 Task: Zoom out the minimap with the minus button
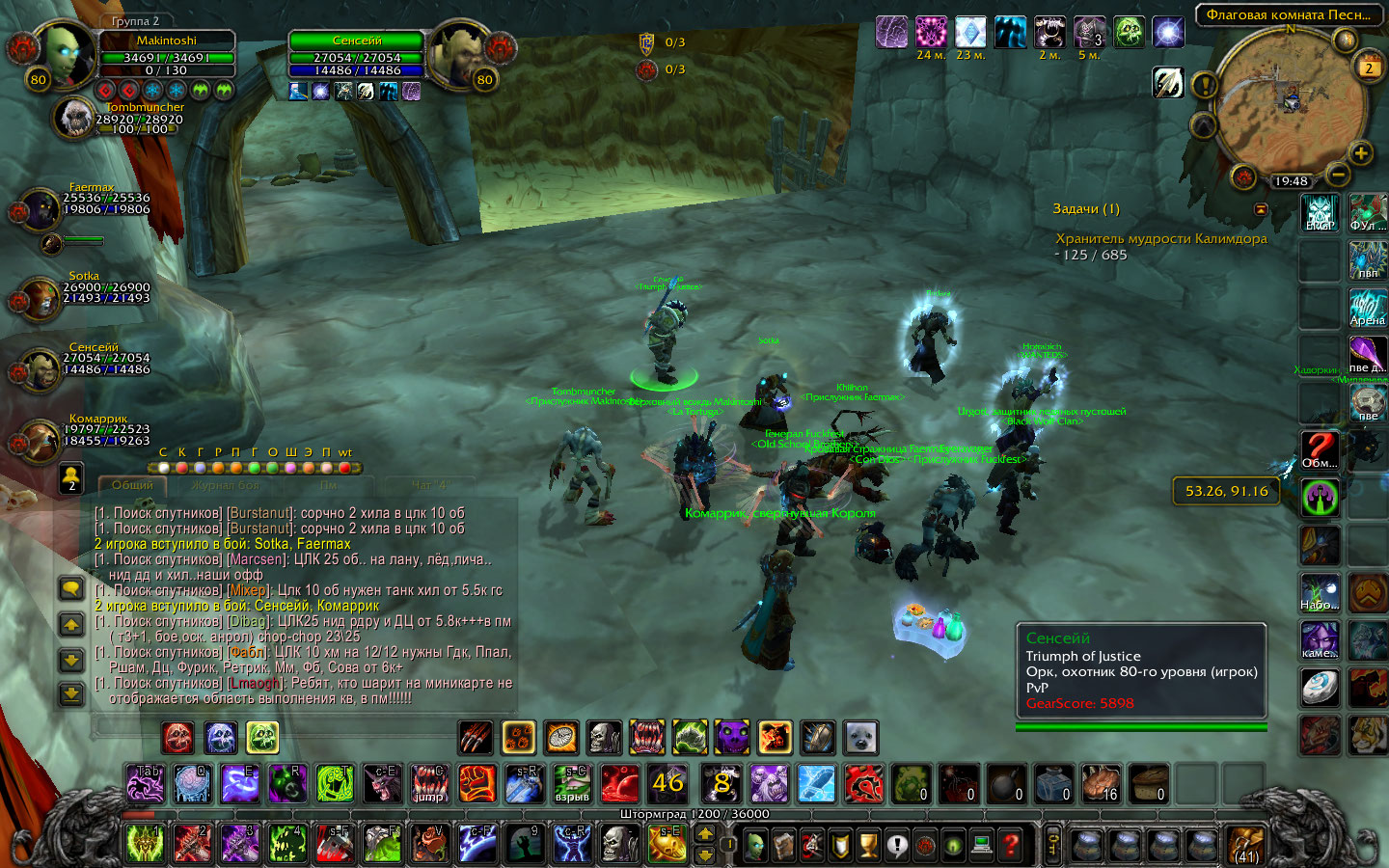1337,174
